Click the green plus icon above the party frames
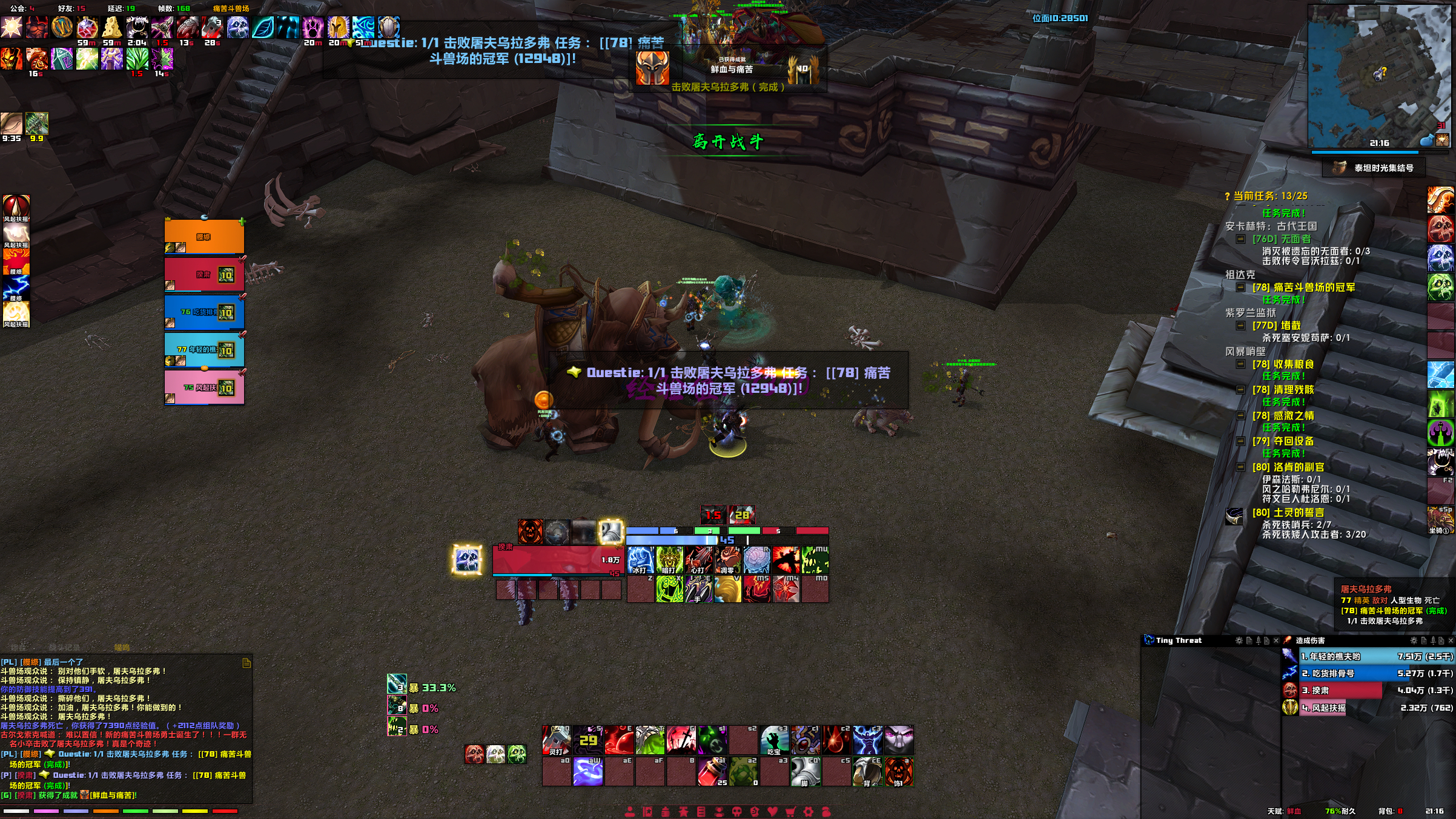The image size is (1456, 819). tap(241, 223)
